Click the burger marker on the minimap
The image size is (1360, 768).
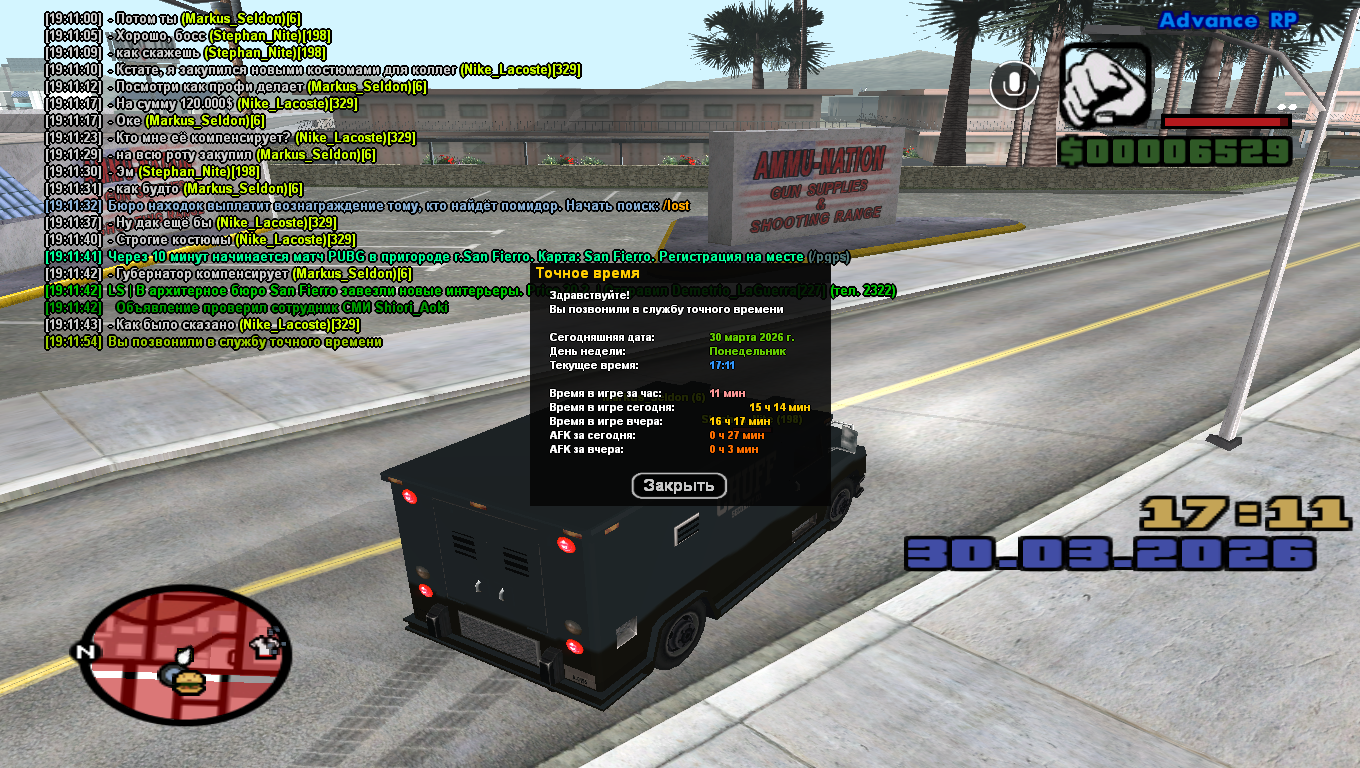(189, 681)
